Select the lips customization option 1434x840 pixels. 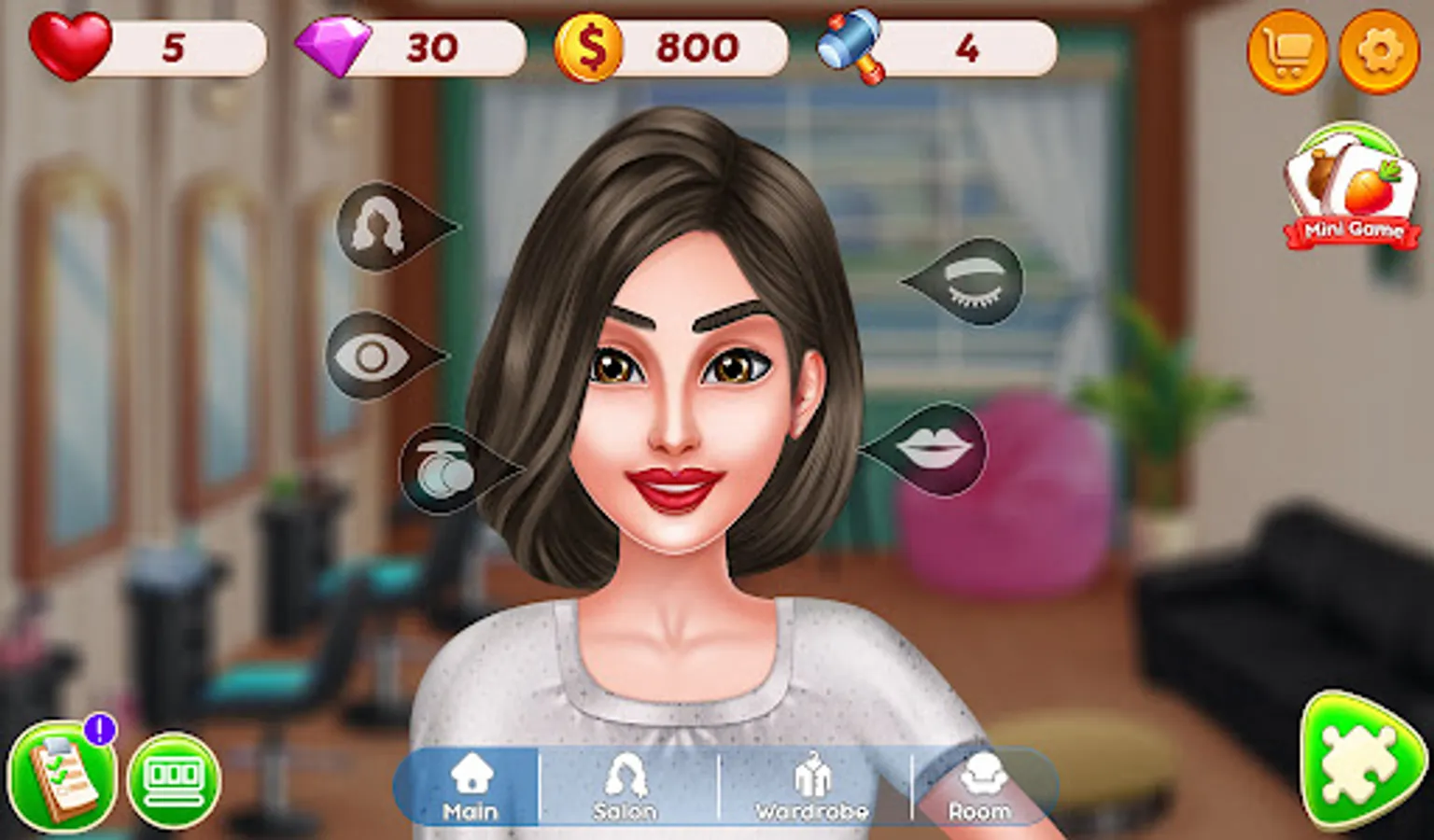point(938,449)
